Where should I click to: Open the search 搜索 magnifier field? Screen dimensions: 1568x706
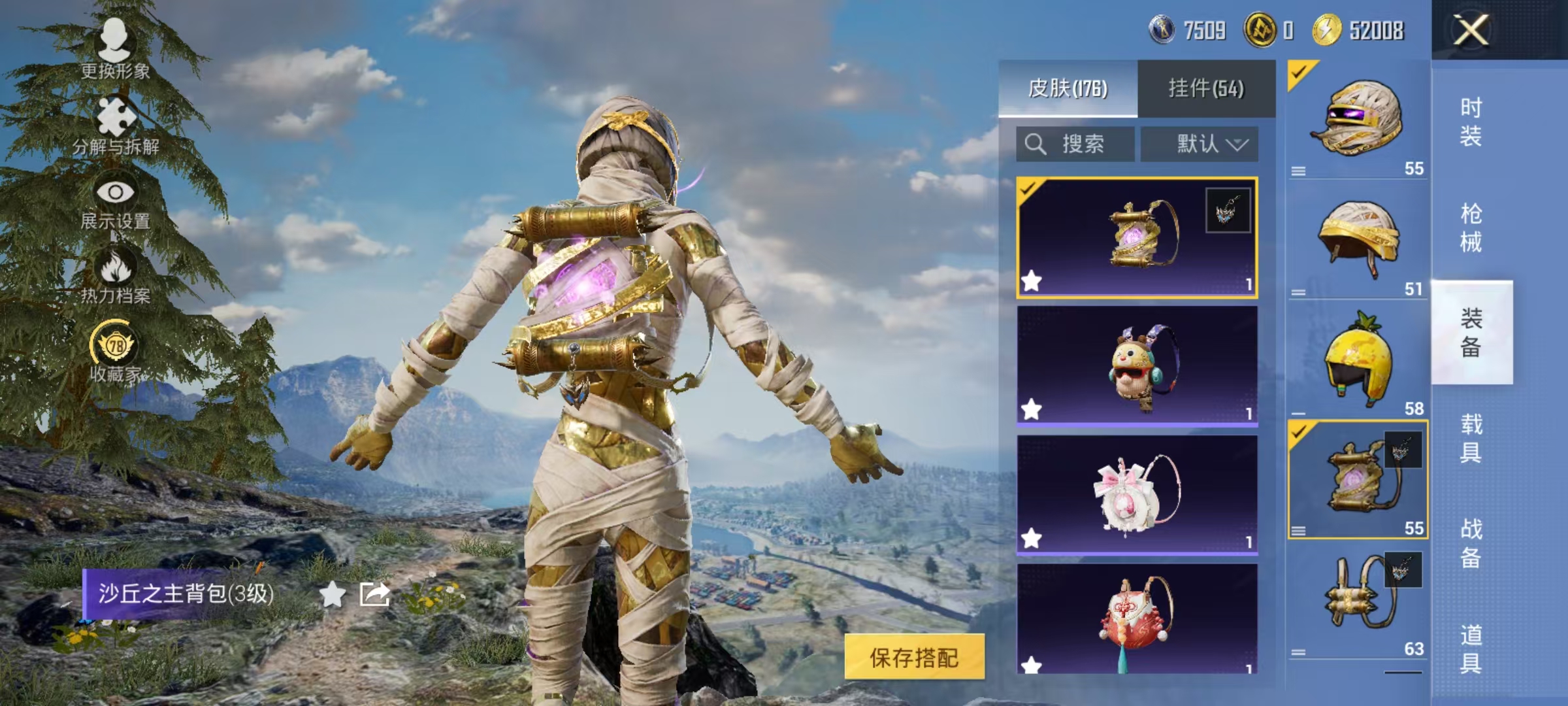coord(1071,144)
